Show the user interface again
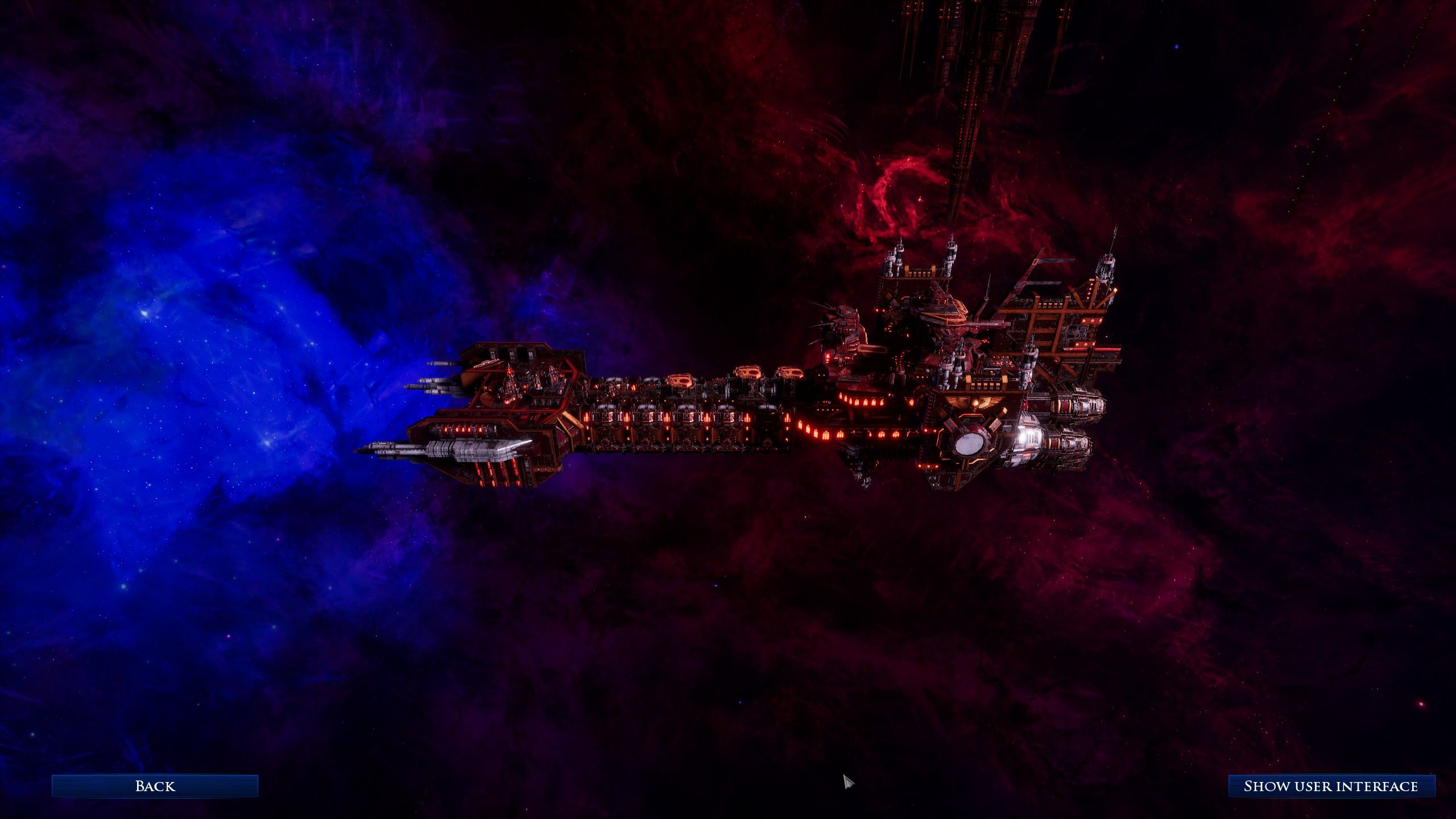Viewport: 1456px width, 819px height. 1330,786
